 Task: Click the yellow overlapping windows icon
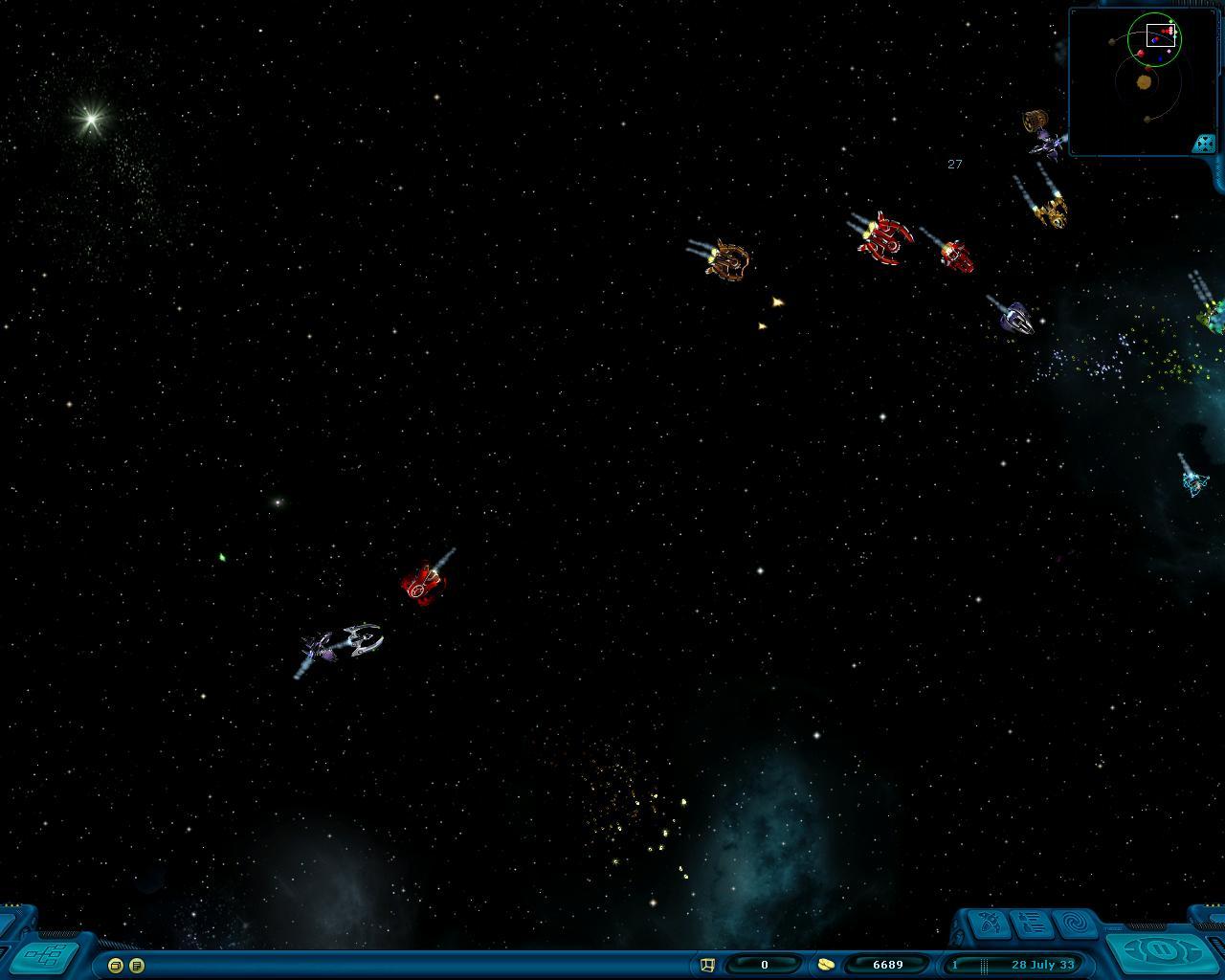pos(116,966)
